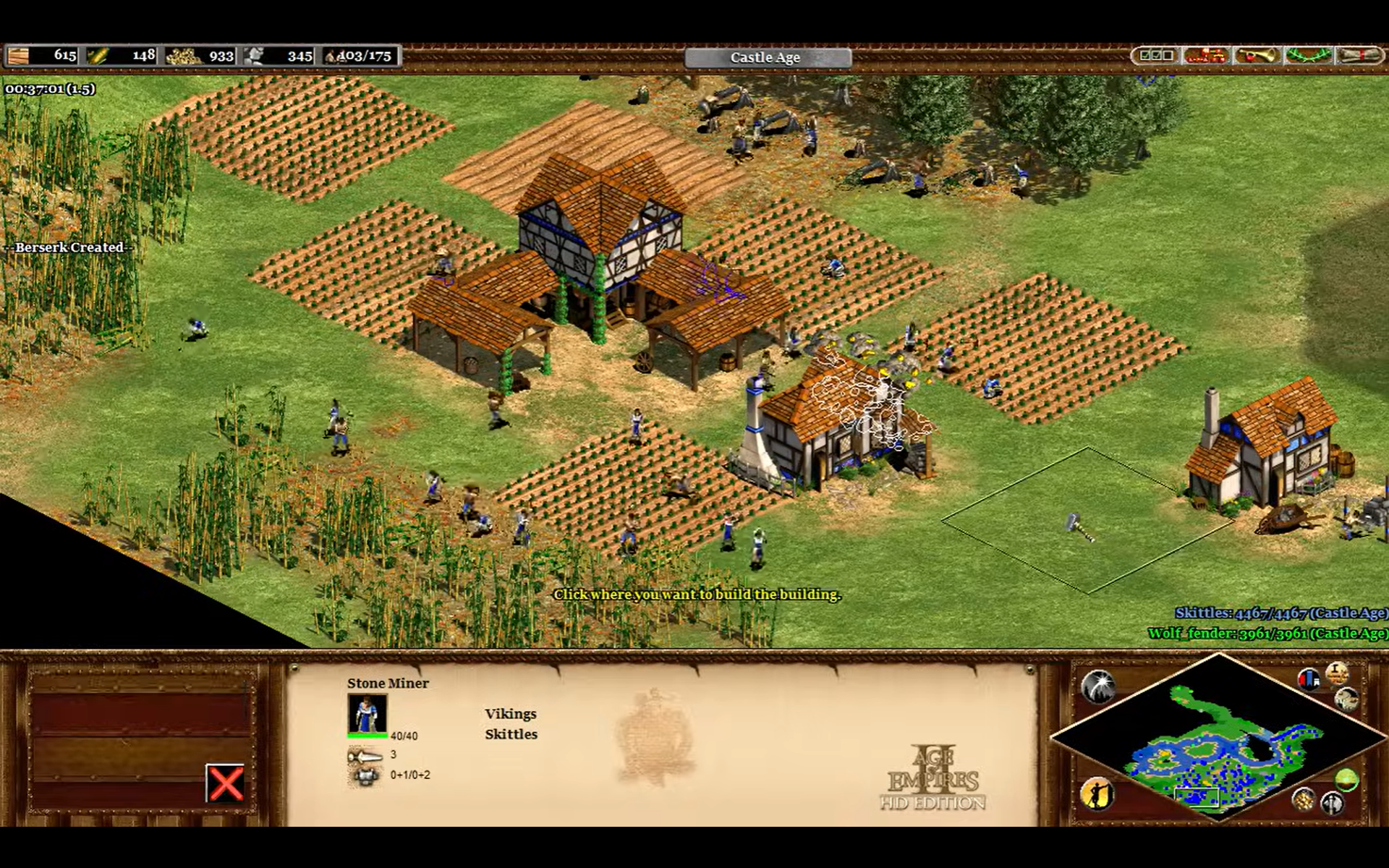Open diplomacy with the green wreath button
The width and height of the screenshot is (1389, 868).
click(1308, 56)
